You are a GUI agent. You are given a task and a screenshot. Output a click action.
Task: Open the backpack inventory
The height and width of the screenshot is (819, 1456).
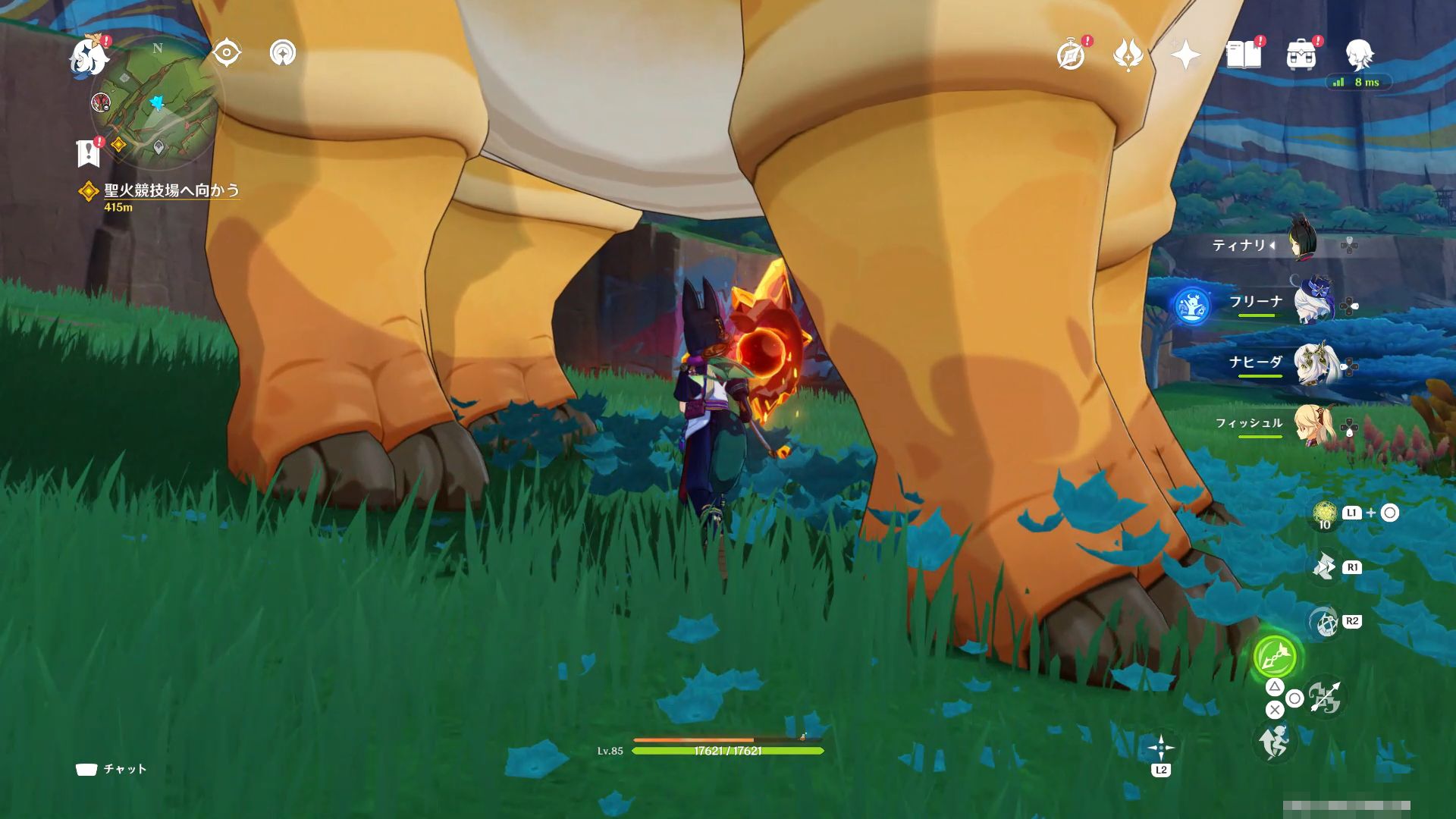pyautogui.click(x=1301, y=55)
